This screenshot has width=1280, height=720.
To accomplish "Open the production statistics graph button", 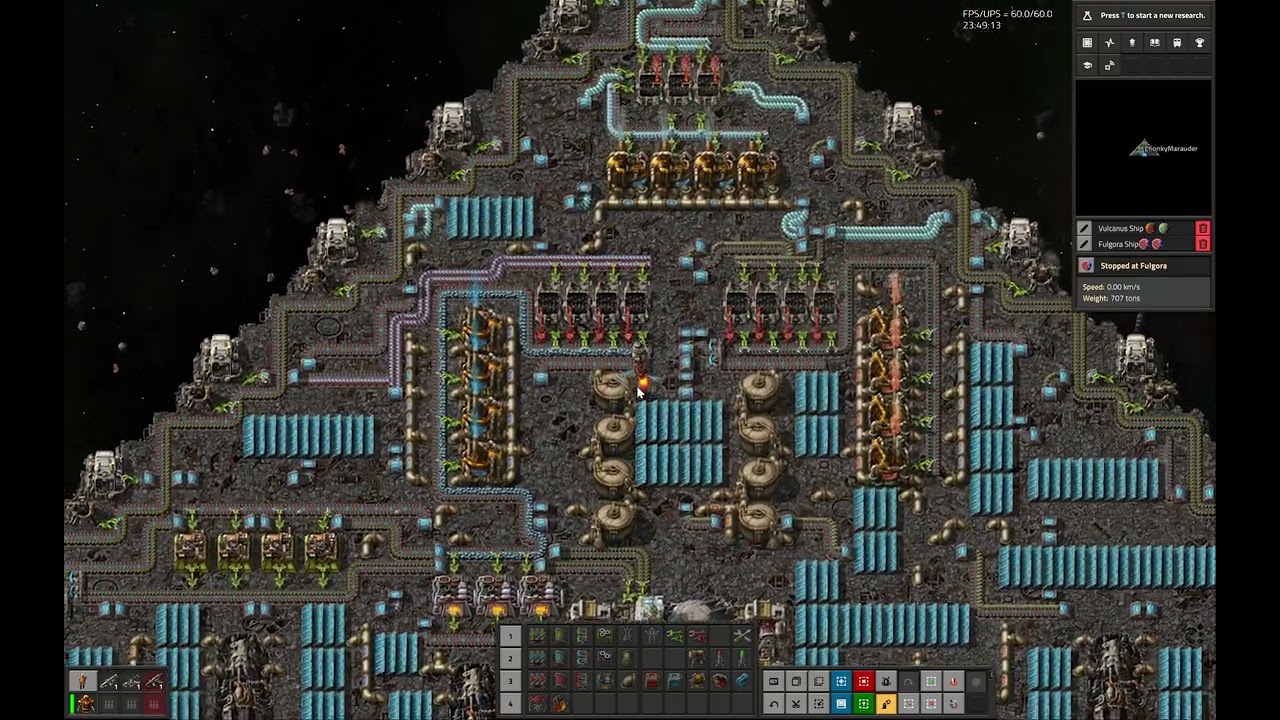I will (1109, 43).
